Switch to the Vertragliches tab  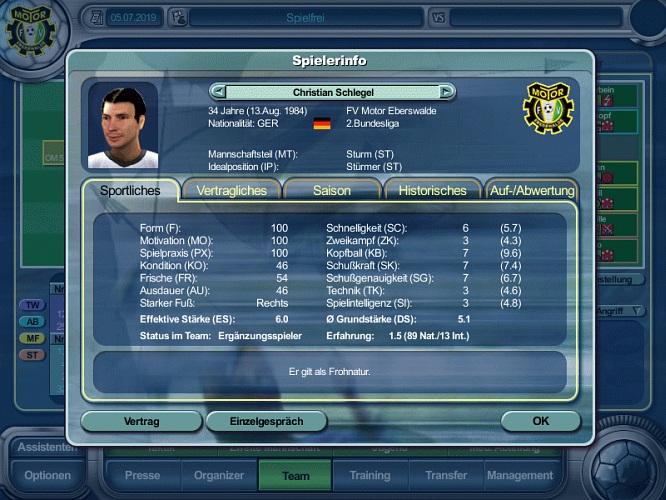[232, 190]
